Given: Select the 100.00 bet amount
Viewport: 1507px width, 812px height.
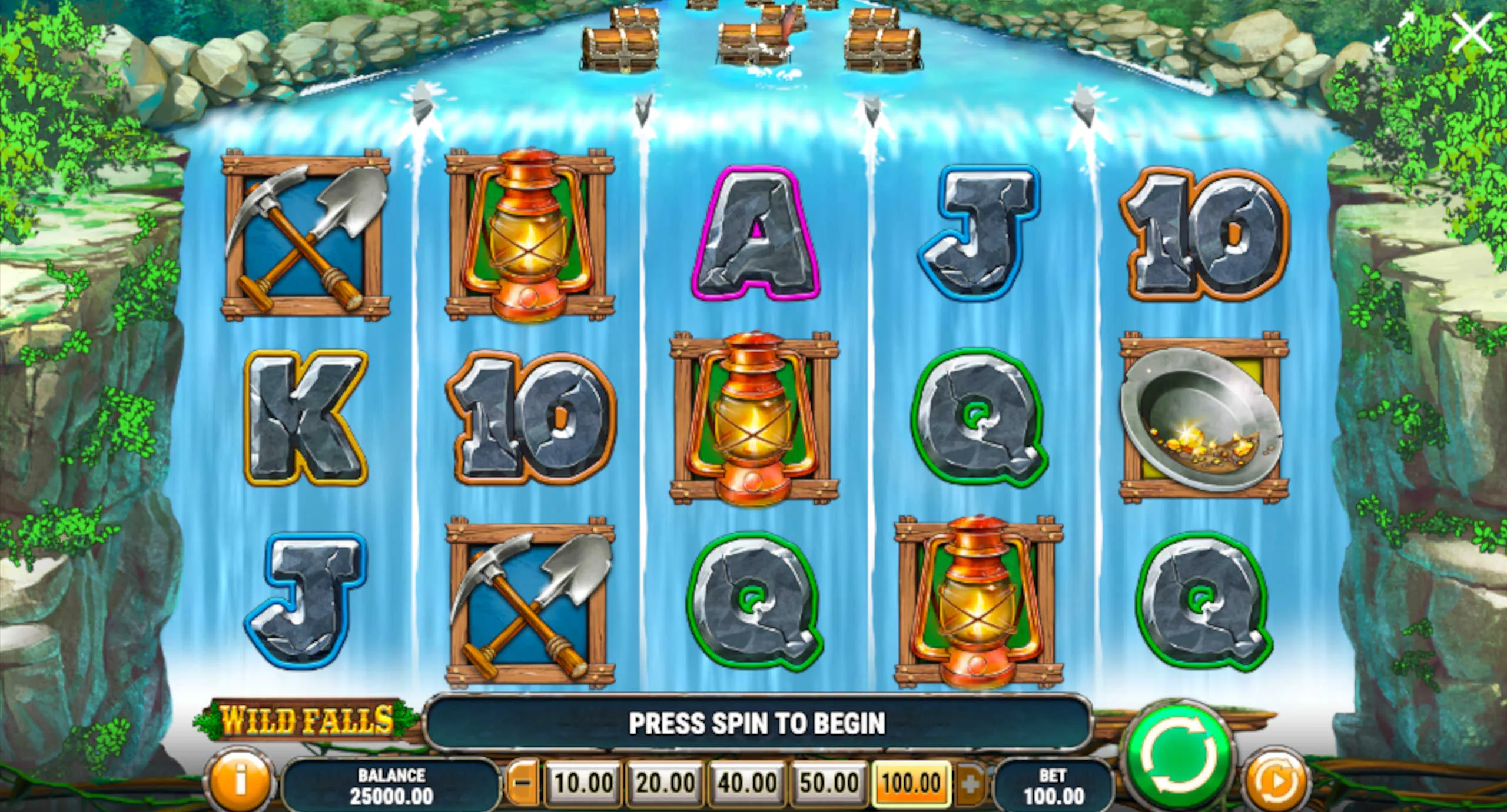Looking at the screenshot, I should (911, 783).
